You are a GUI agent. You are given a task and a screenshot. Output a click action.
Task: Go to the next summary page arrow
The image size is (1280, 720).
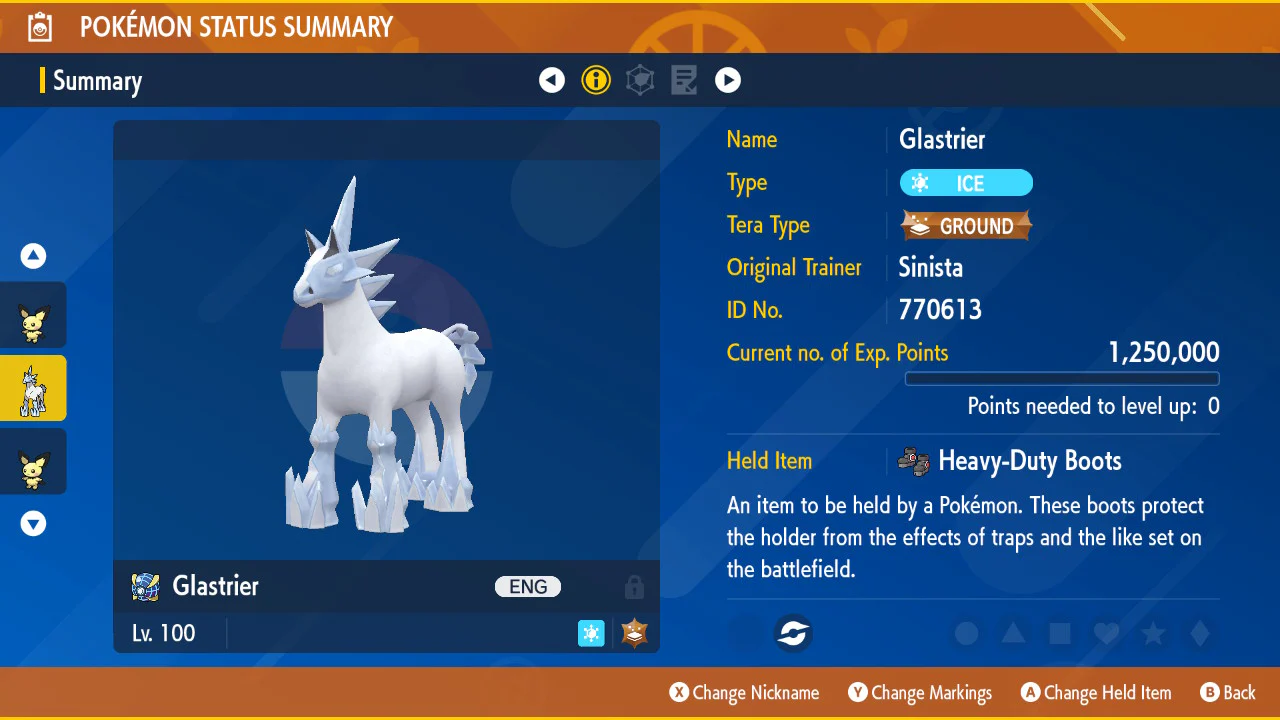click(728, 80)
